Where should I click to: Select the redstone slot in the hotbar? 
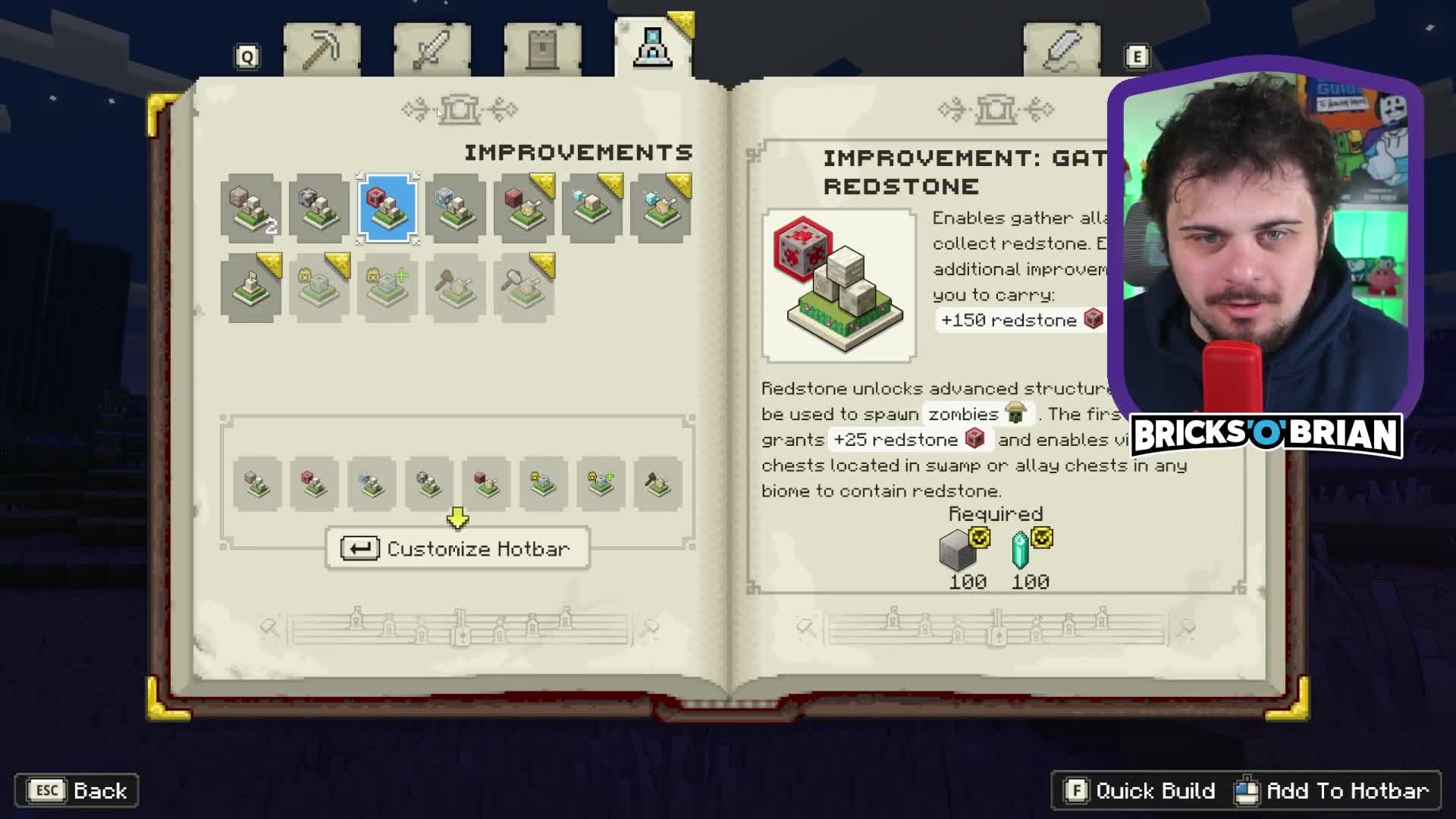[314, 484]
